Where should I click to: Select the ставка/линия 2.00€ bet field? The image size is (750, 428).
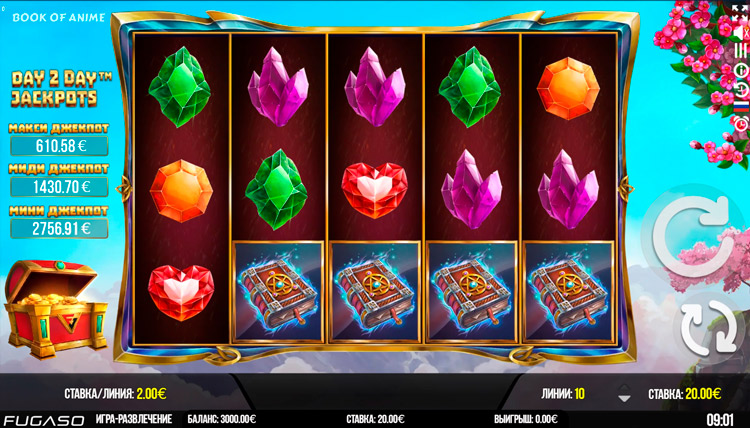[112, 395]
